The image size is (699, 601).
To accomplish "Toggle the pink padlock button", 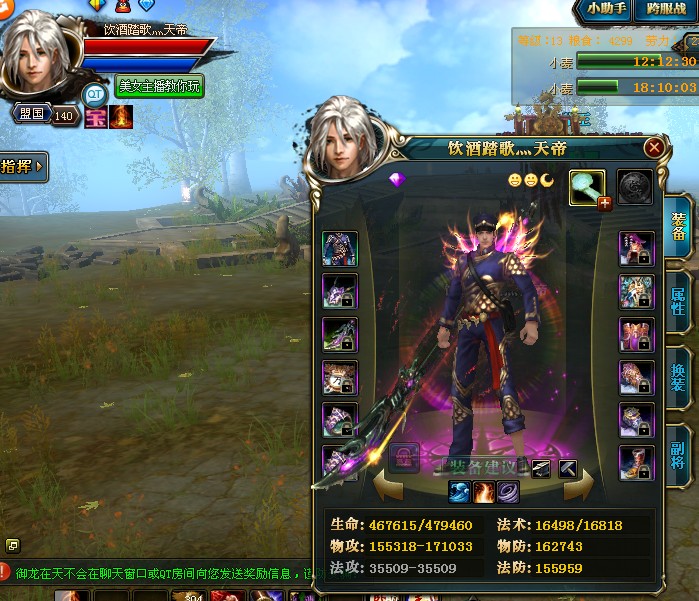I will point(404,459).
